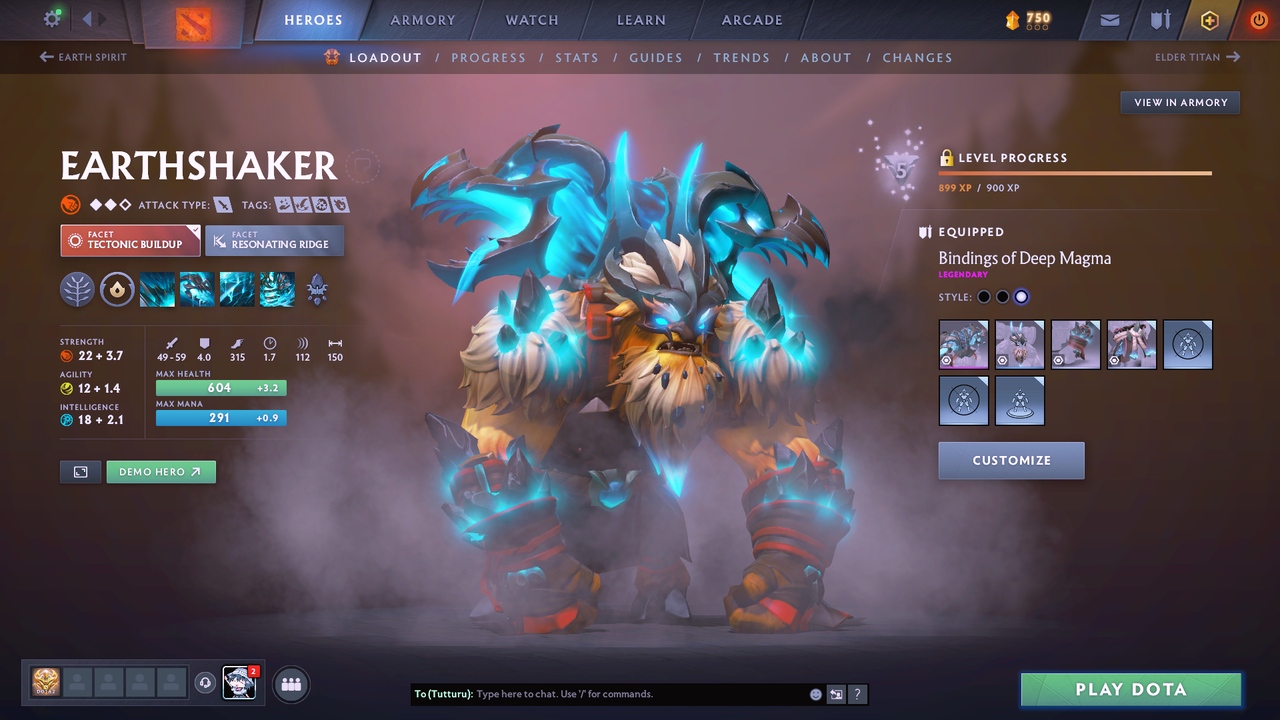Open the party members panel icon
The image size is (1280, 720).
(290, 684)
